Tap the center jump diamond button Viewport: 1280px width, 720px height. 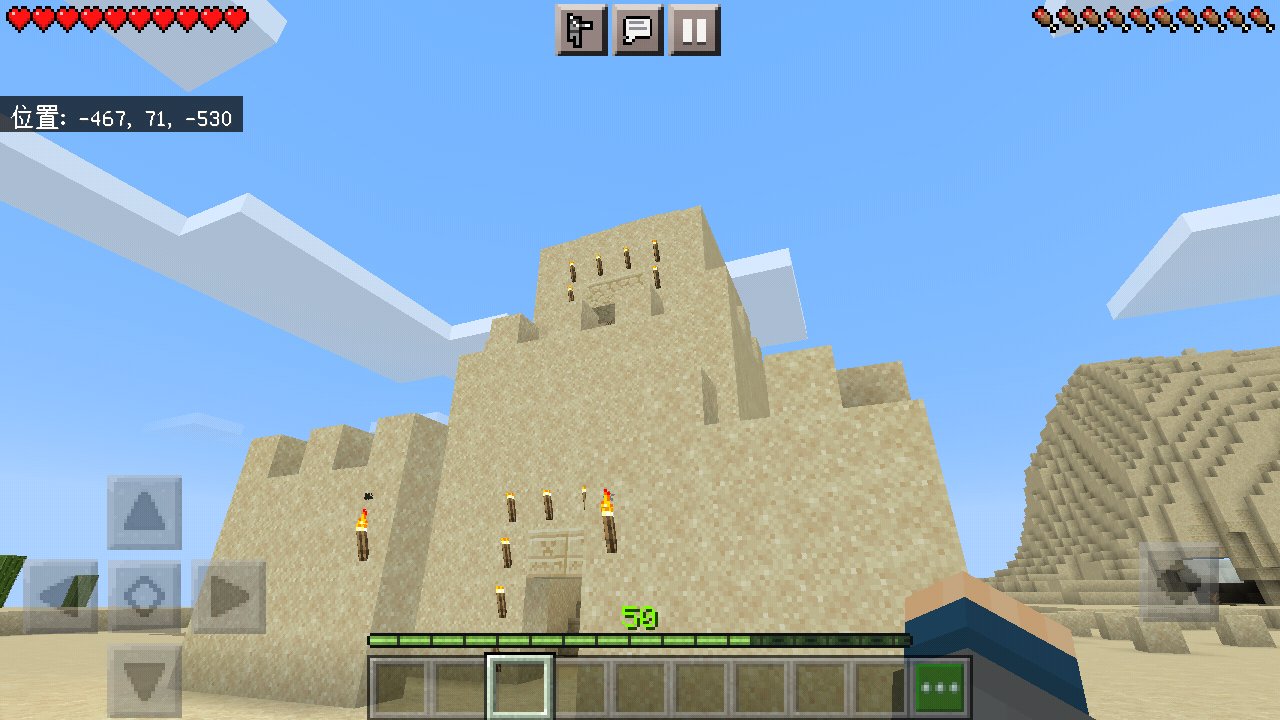pos(145,593)
